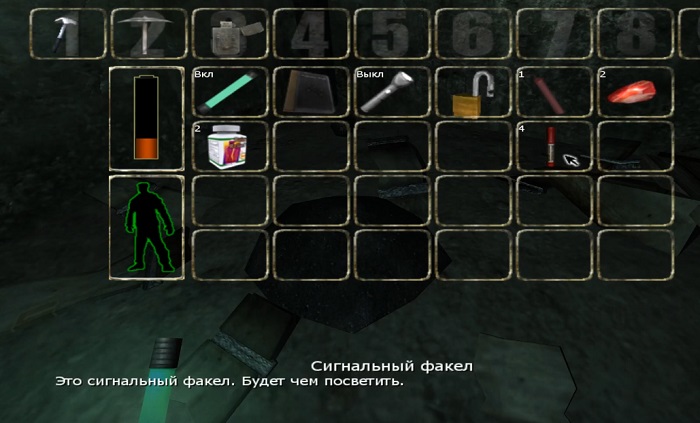Select empty quick slot 5

pyautogui.click(x=391, y=34)
